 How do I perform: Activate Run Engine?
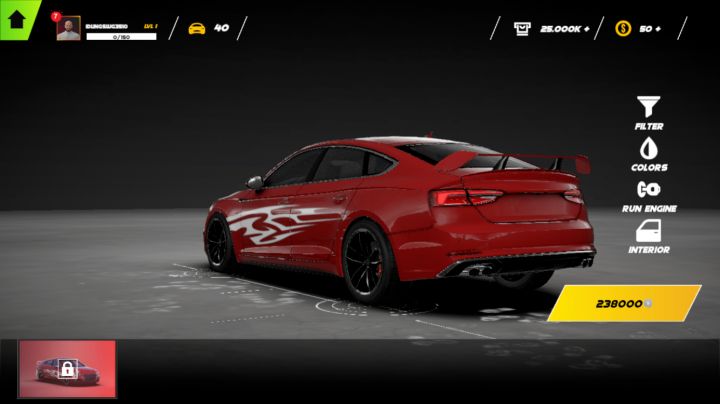point(649,194)
